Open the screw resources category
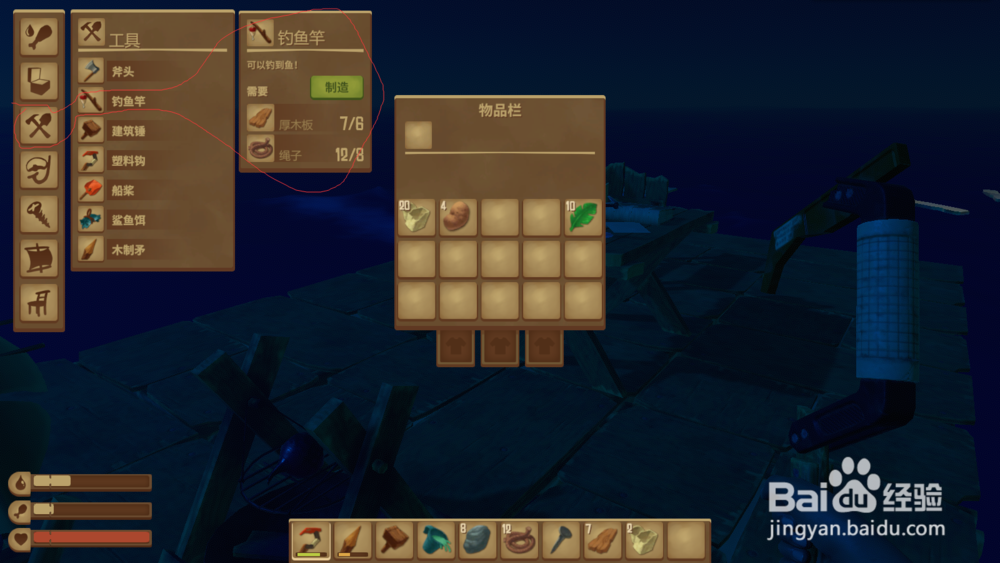 39,213
